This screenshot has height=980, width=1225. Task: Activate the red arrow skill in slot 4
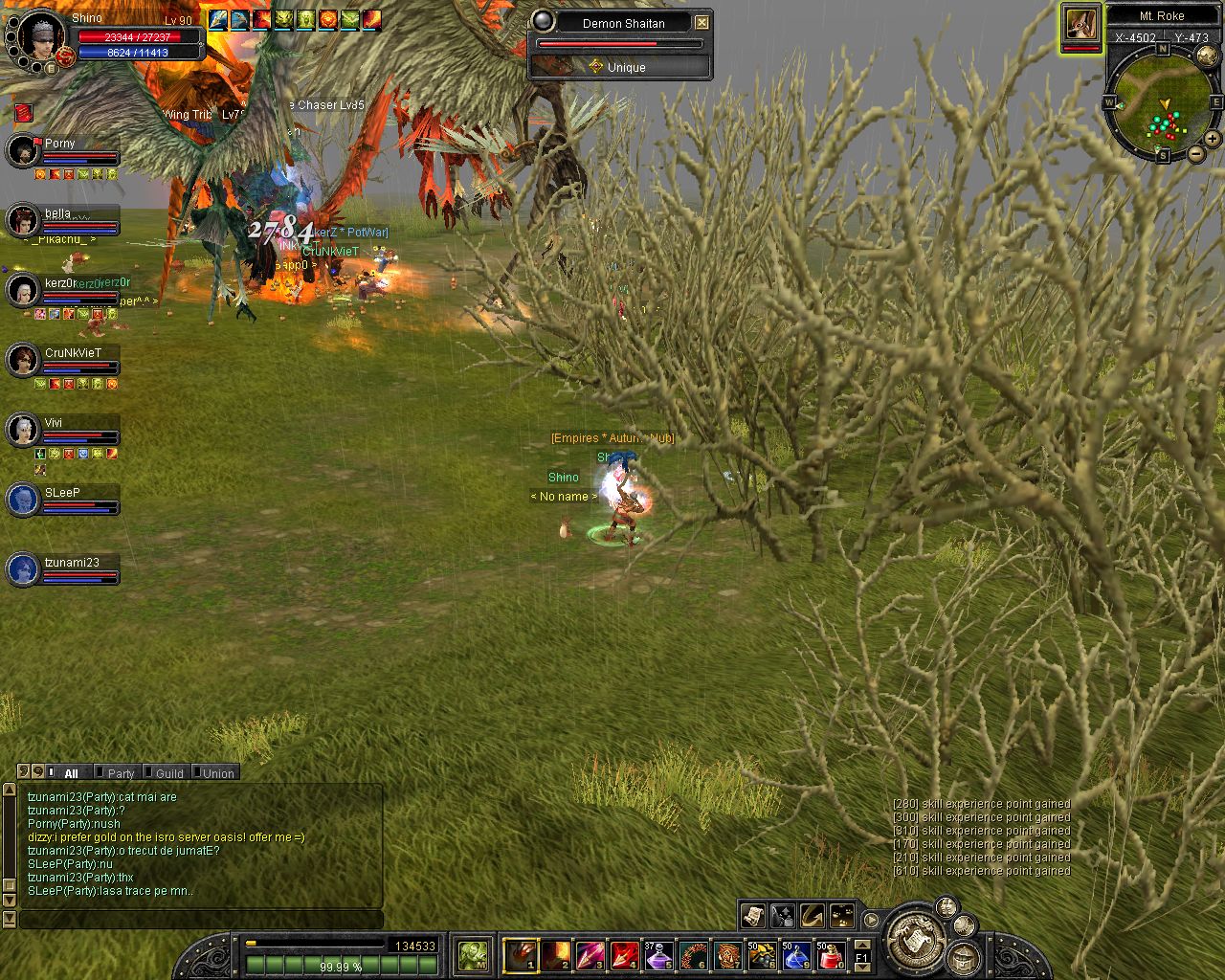point(624,955)
